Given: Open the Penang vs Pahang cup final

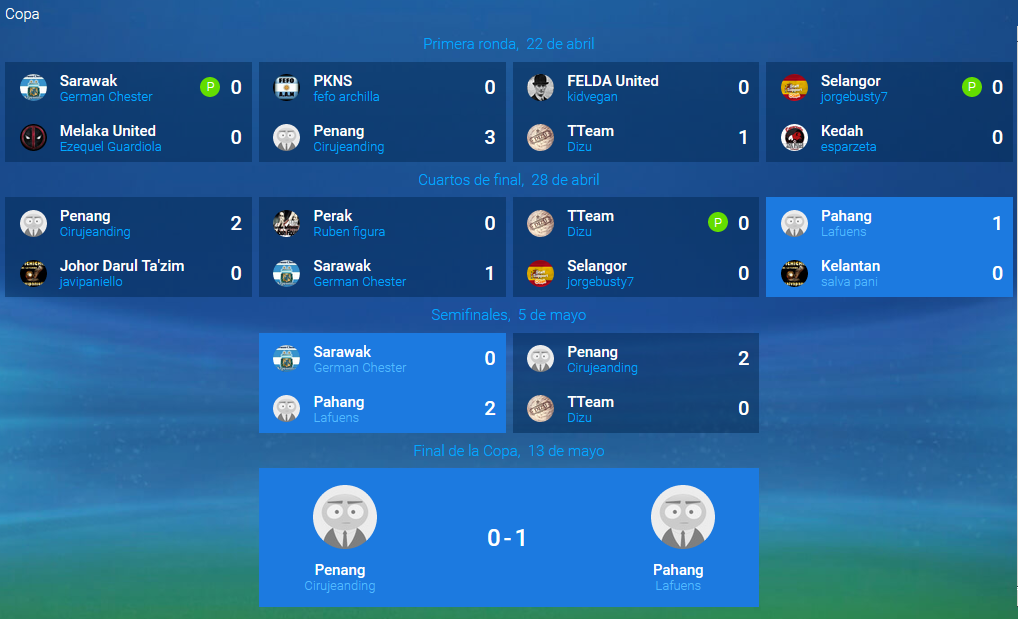Looking at the screenshot, I should 508,537.
